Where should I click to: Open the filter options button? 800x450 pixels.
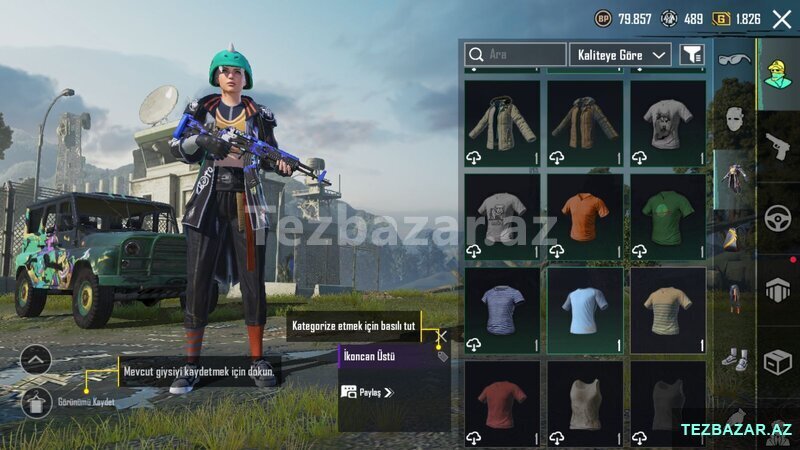(x=691, y=54)
